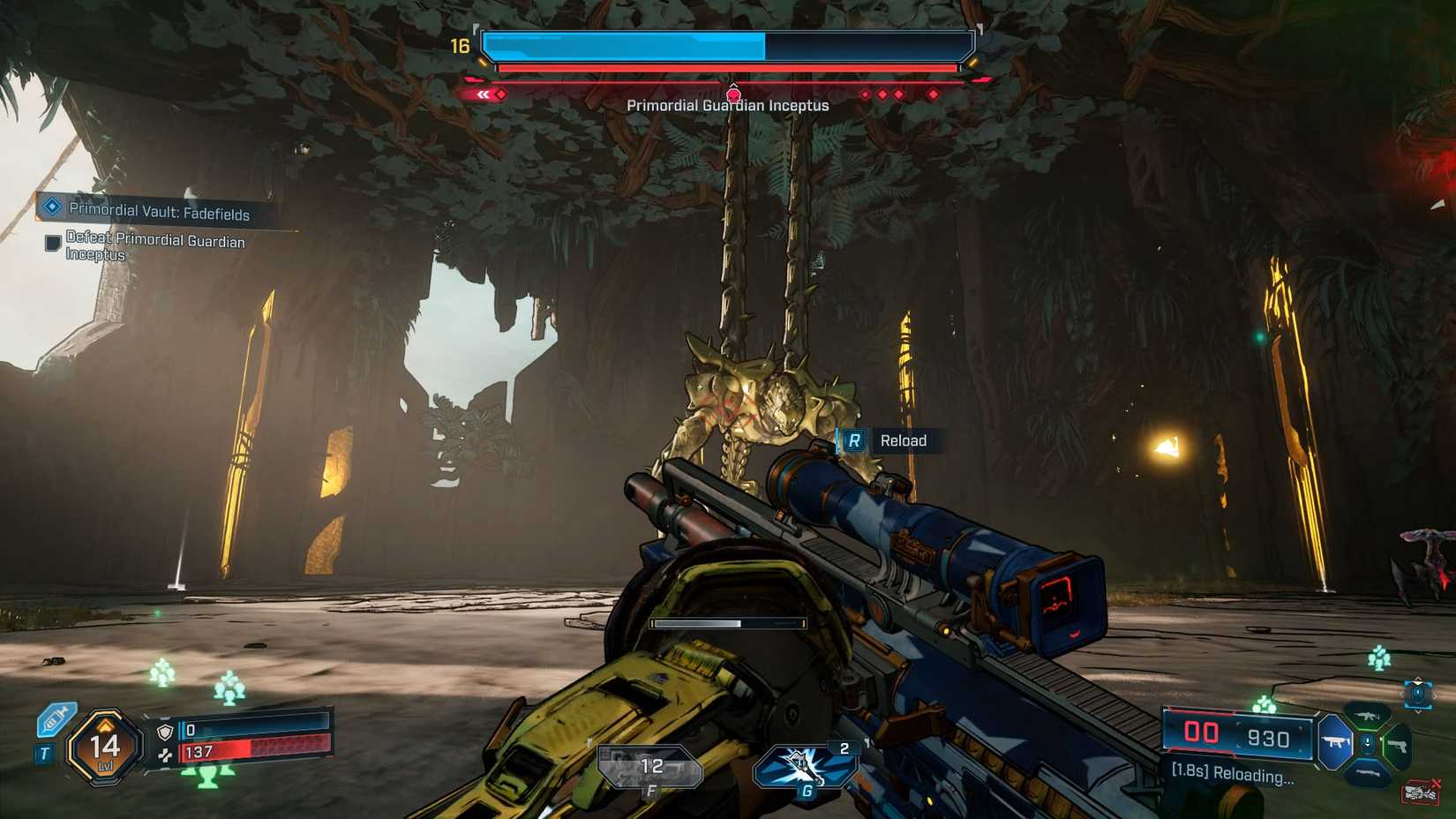Click the health cross icon beside 137
The image size is (1456, 819).
(166, 756)
